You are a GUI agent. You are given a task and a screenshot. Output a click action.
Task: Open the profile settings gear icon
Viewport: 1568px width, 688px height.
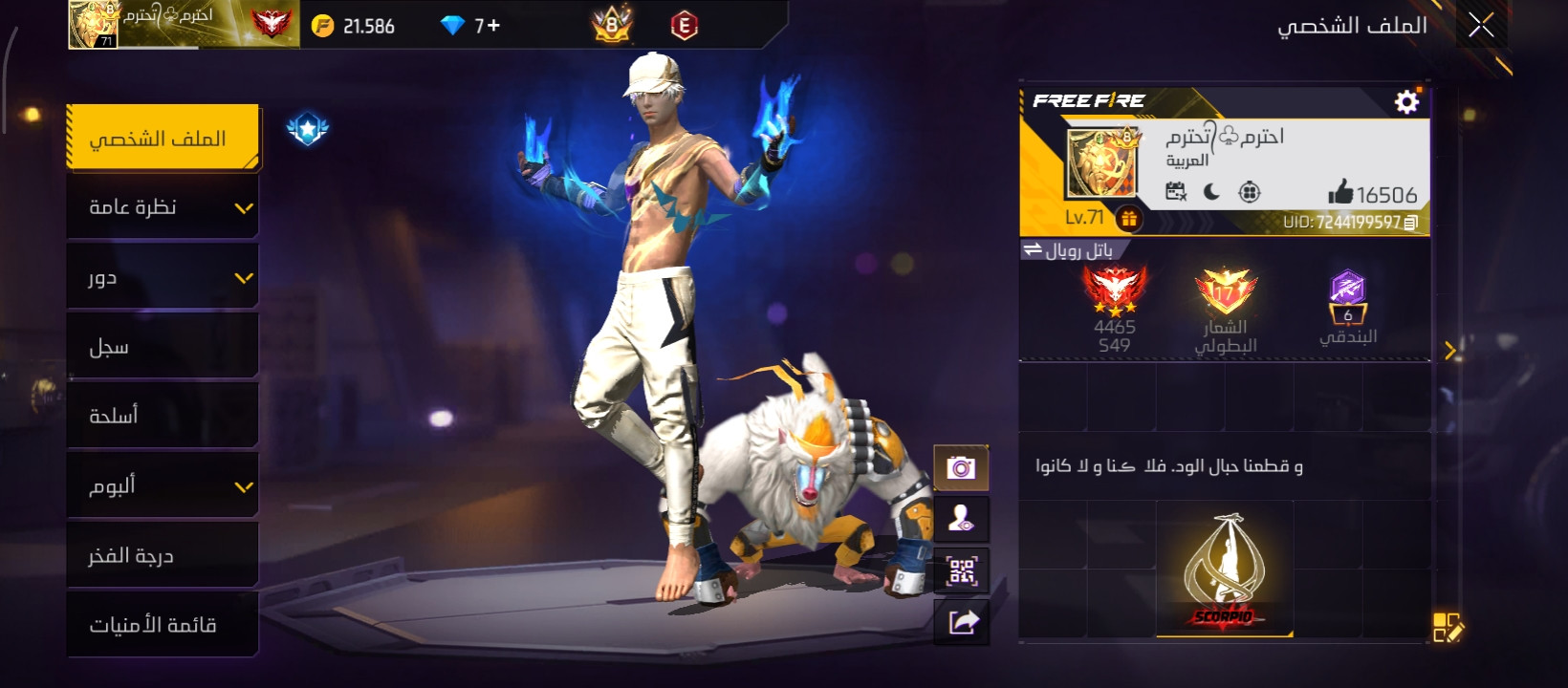(1406, 101)
